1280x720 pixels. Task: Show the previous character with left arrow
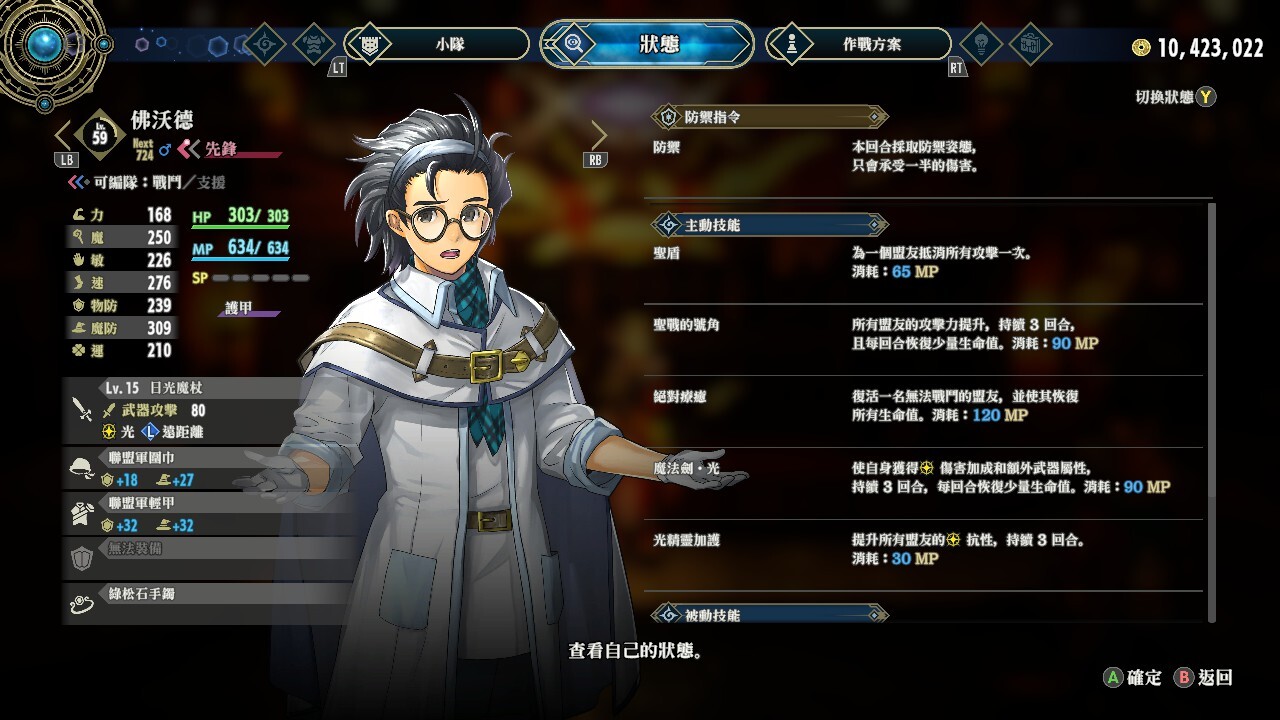click(63, 135)
